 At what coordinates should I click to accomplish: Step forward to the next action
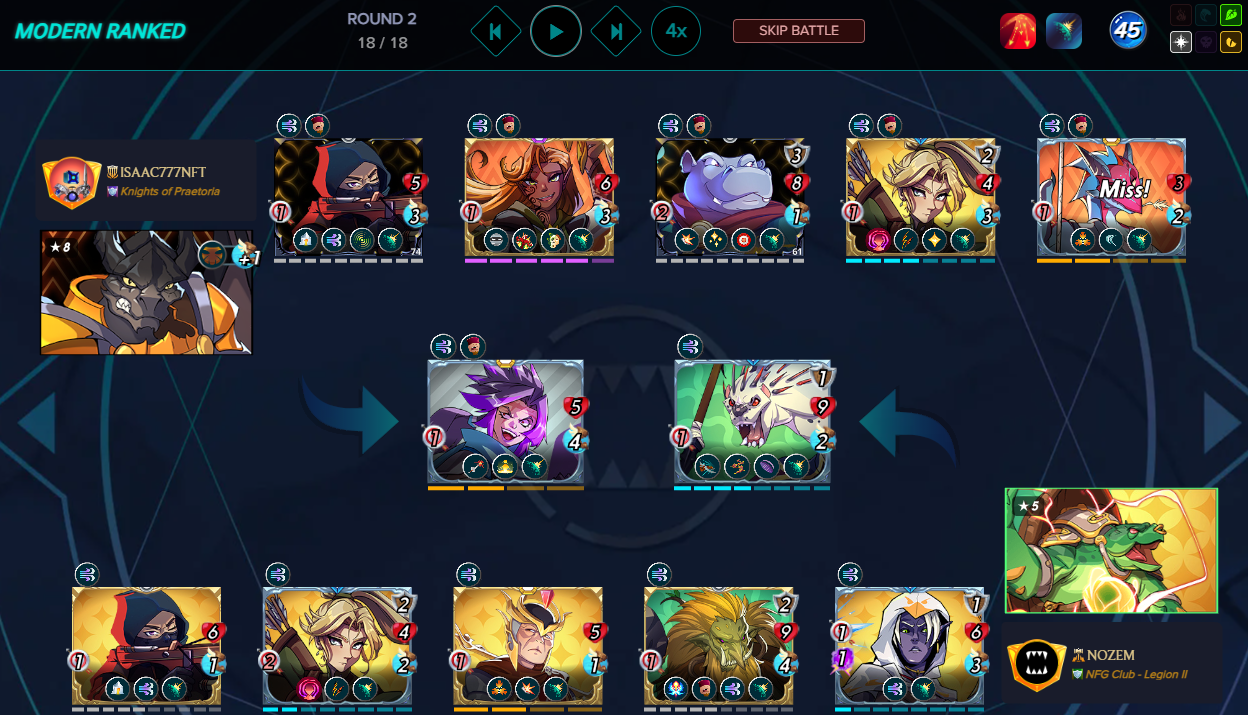click(616, 32)
